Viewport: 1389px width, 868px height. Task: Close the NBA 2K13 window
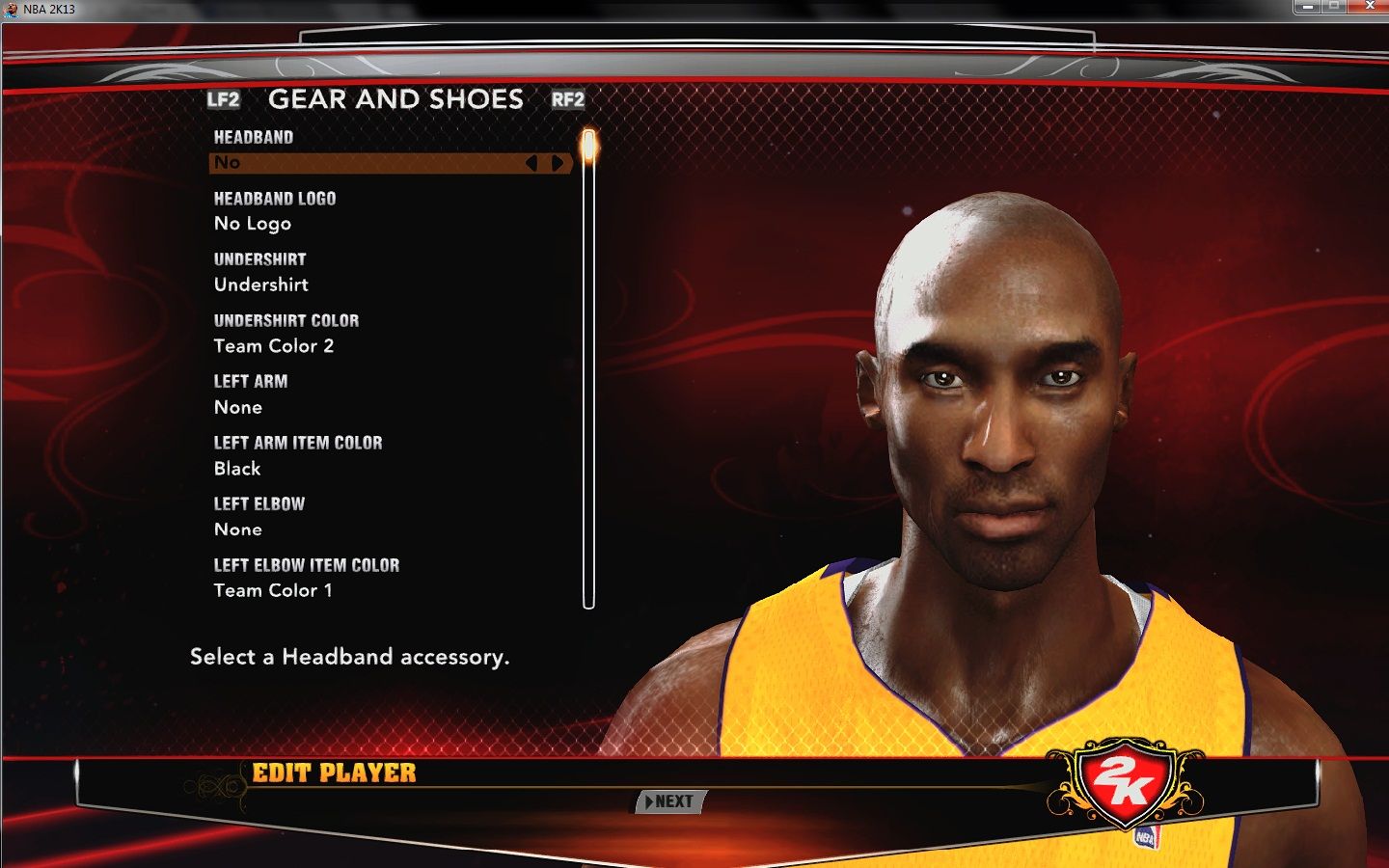click(x=1369, y=7)
